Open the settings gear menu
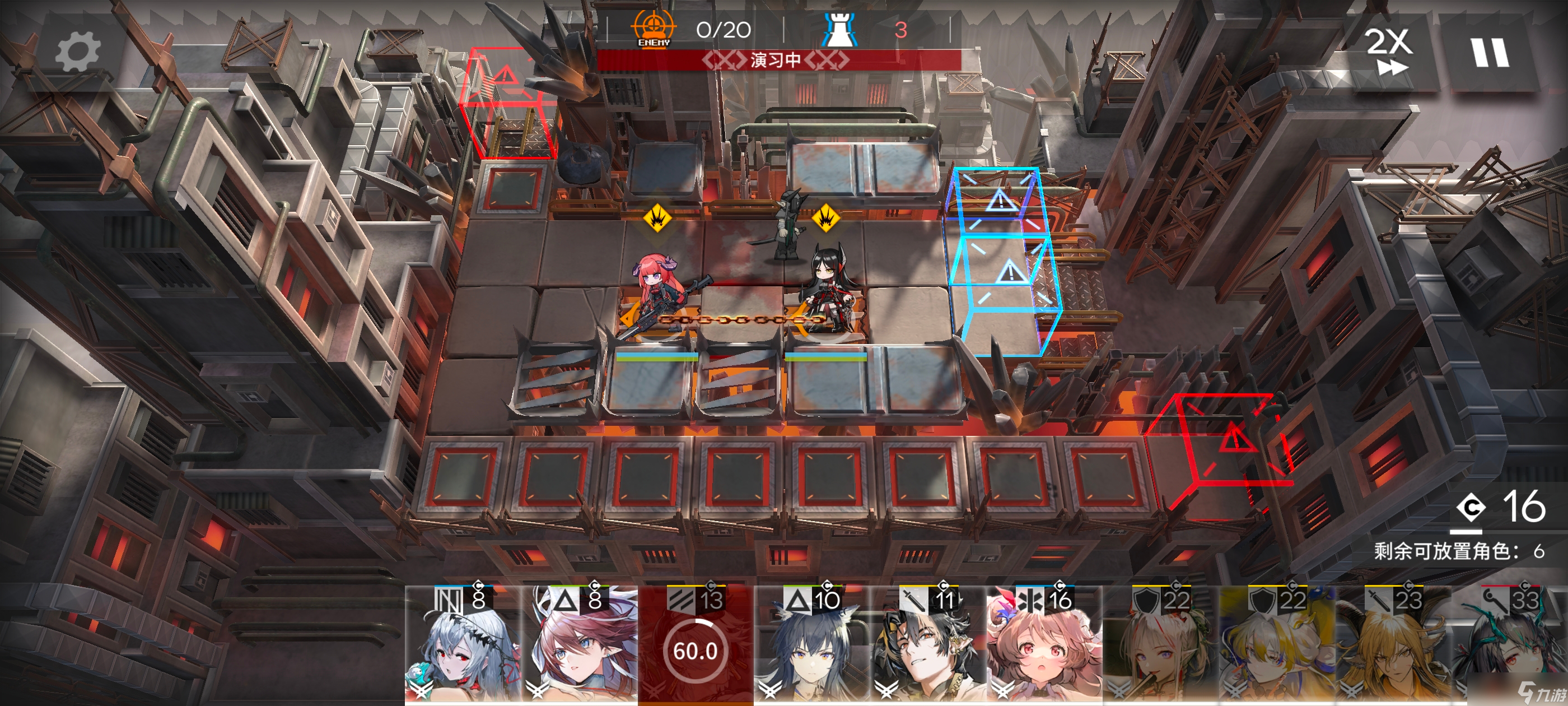The image size is (1568, 706). [x=78, y=52]
